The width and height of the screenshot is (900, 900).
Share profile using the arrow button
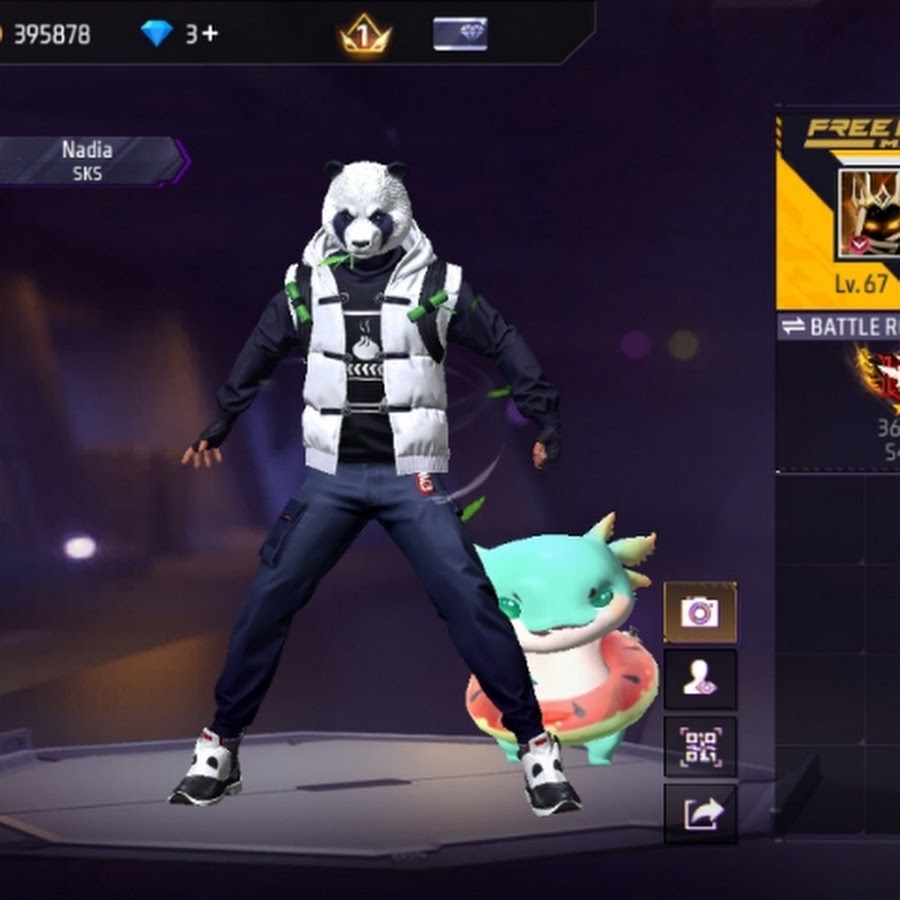[700, 813]
